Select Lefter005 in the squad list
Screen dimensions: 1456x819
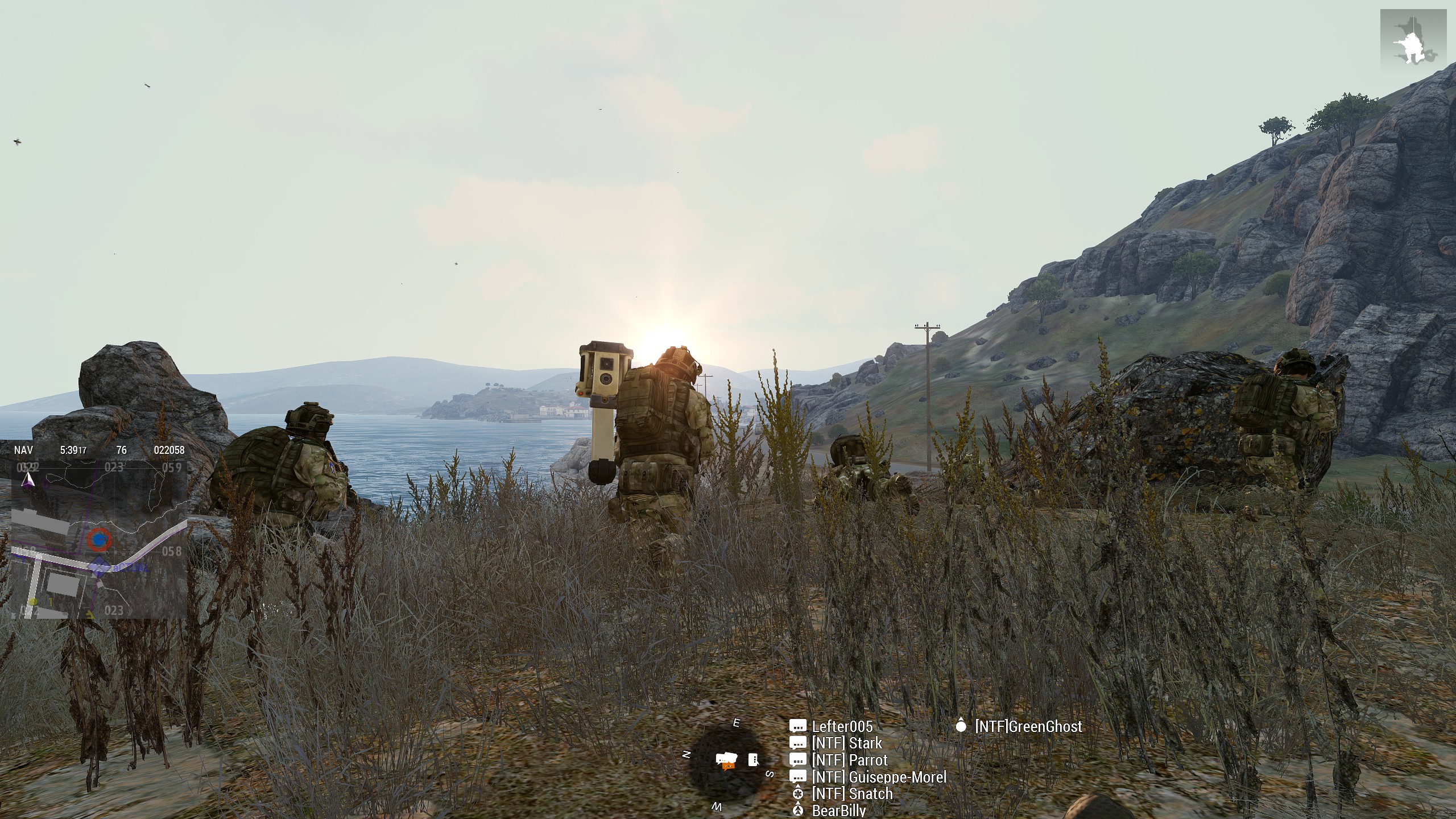point(842,726)
